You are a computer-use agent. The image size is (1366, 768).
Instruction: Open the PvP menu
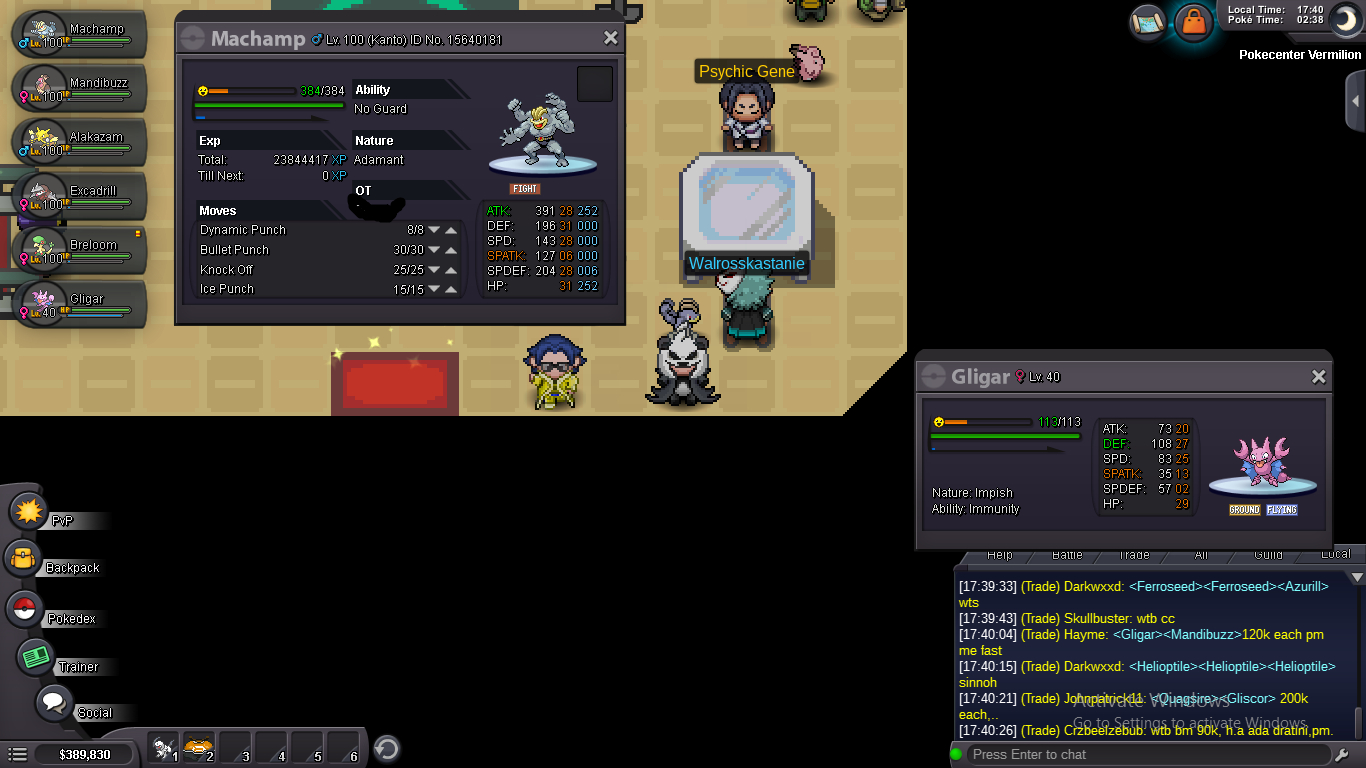[x=29, y=512]
